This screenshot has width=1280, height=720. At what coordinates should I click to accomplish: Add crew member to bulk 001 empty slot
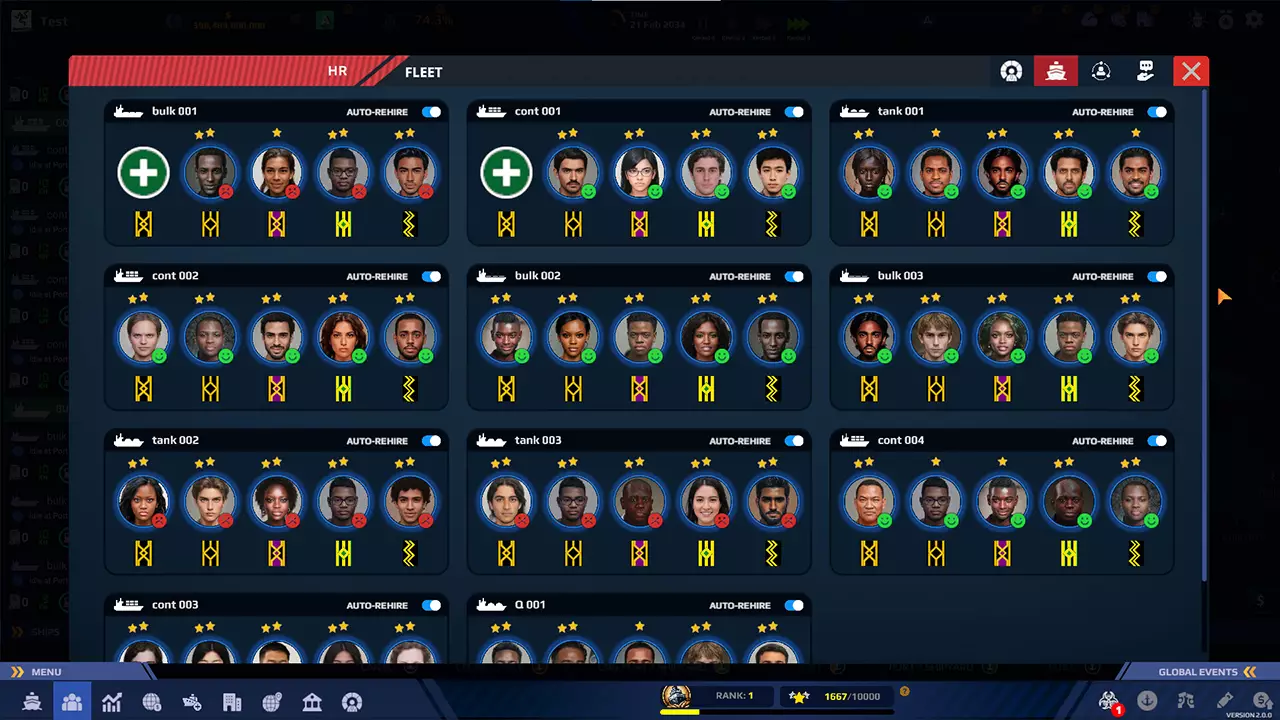143,173
